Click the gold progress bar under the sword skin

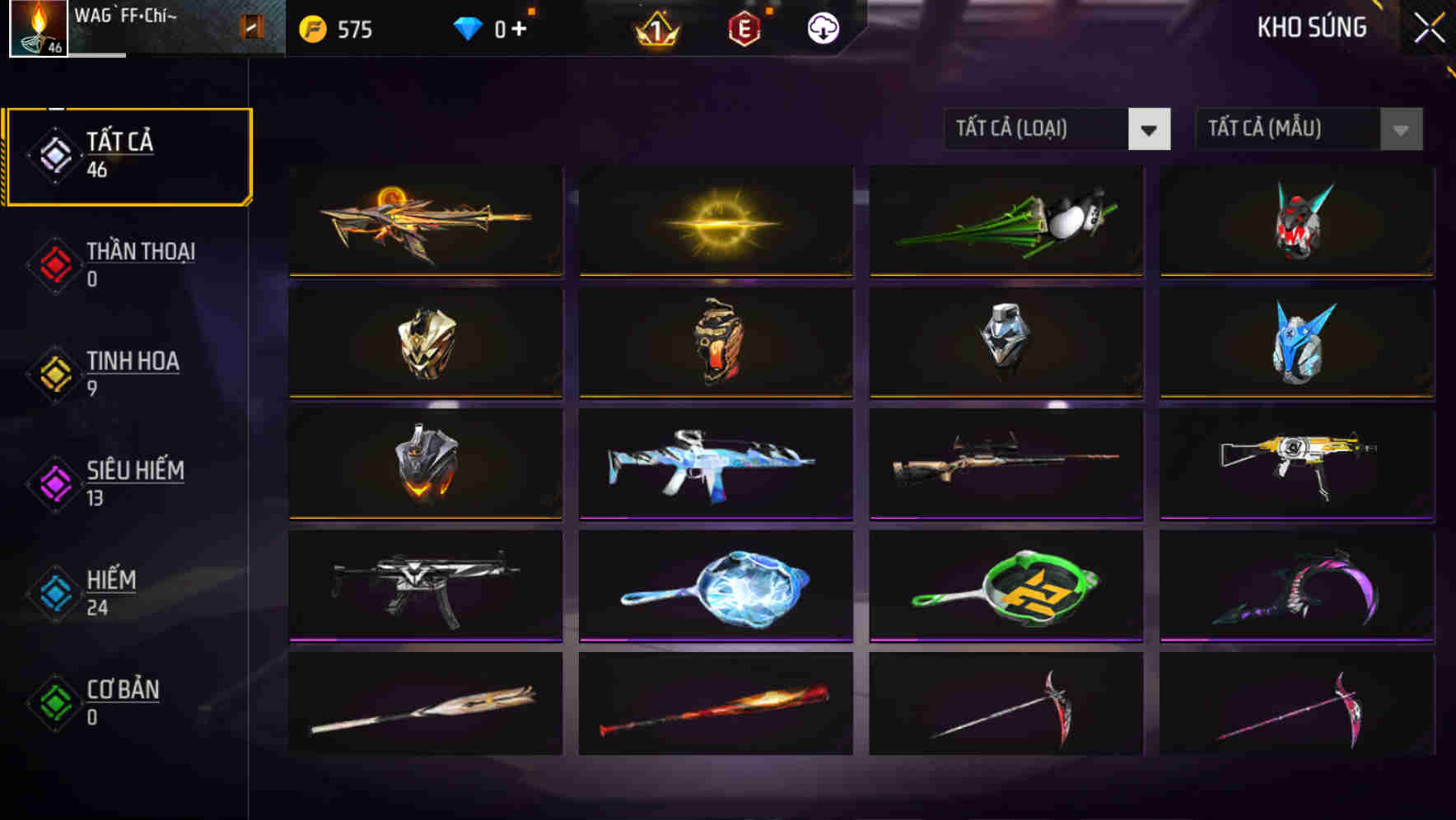425,274
